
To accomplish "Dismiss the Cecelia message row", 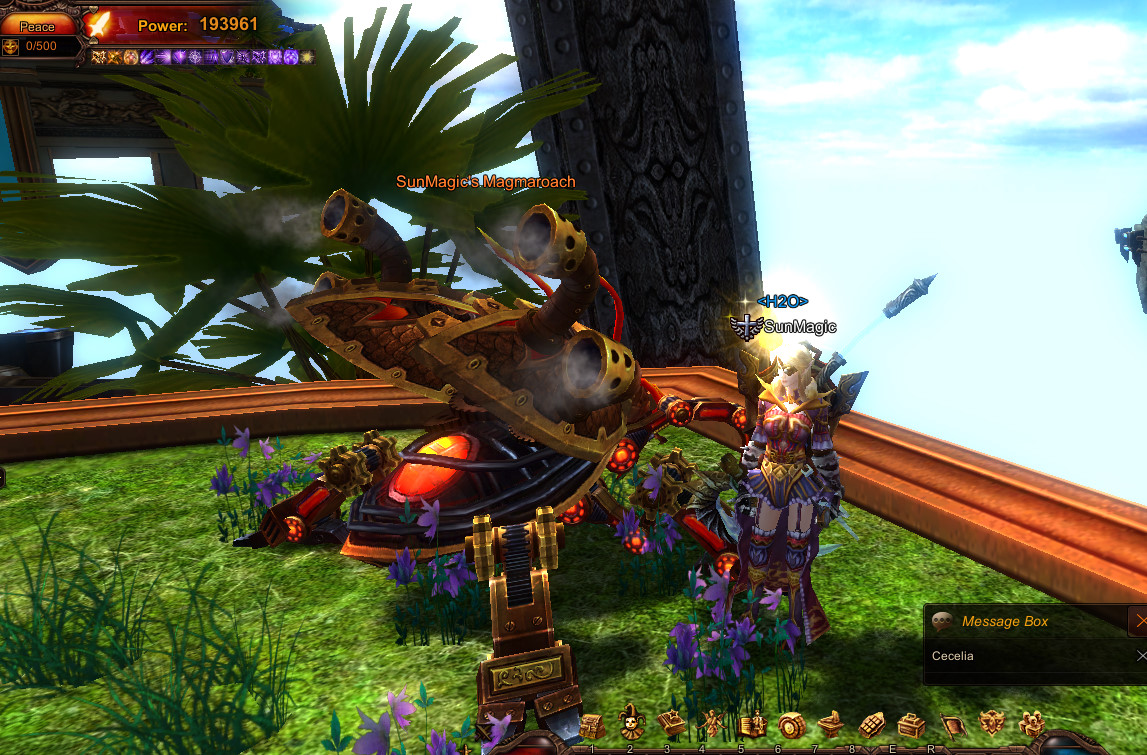I will click(1141, 656).
